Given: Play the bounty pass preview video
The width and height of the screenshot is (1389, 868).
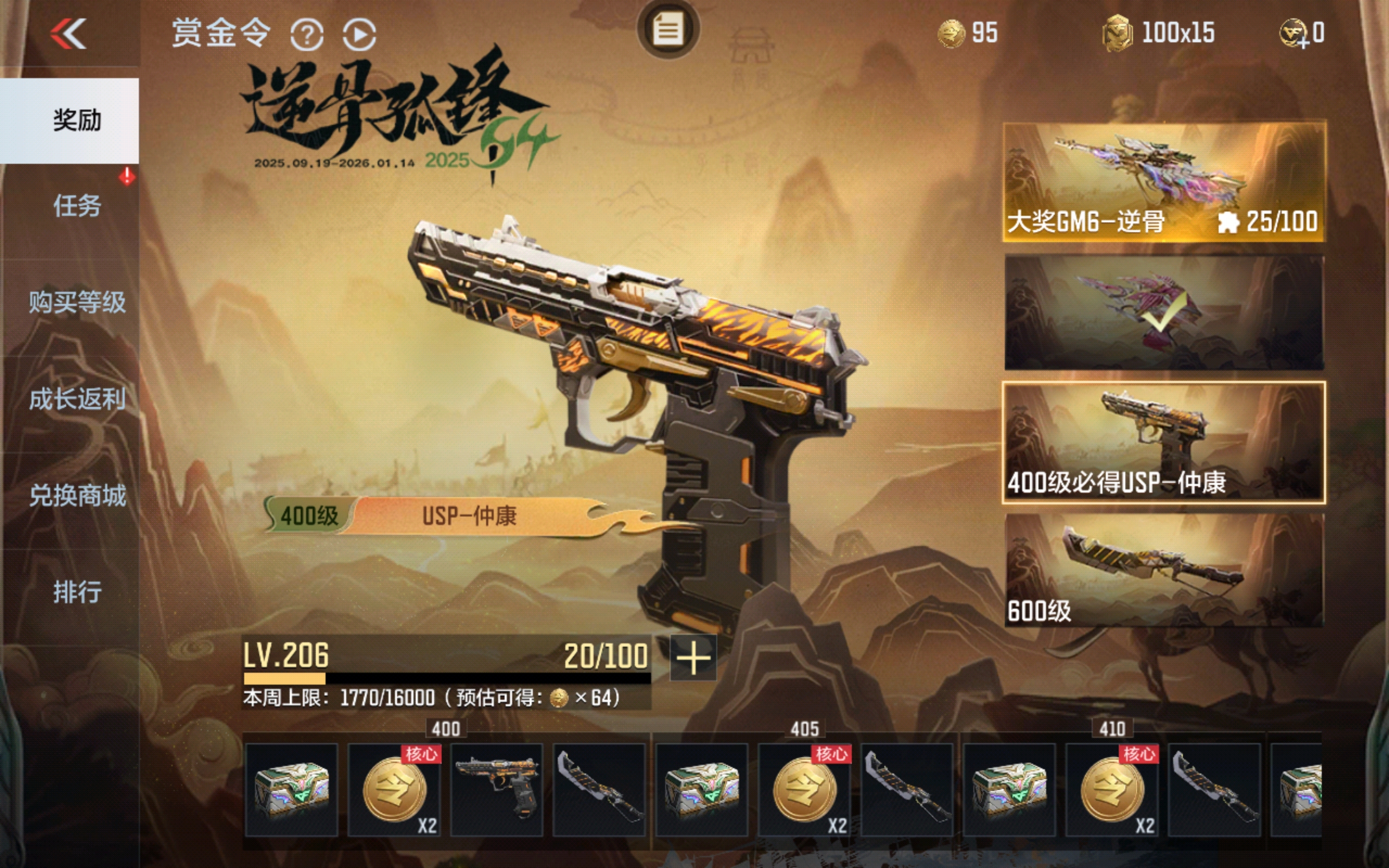Looking at the screenshot, I should click(359, 34).
